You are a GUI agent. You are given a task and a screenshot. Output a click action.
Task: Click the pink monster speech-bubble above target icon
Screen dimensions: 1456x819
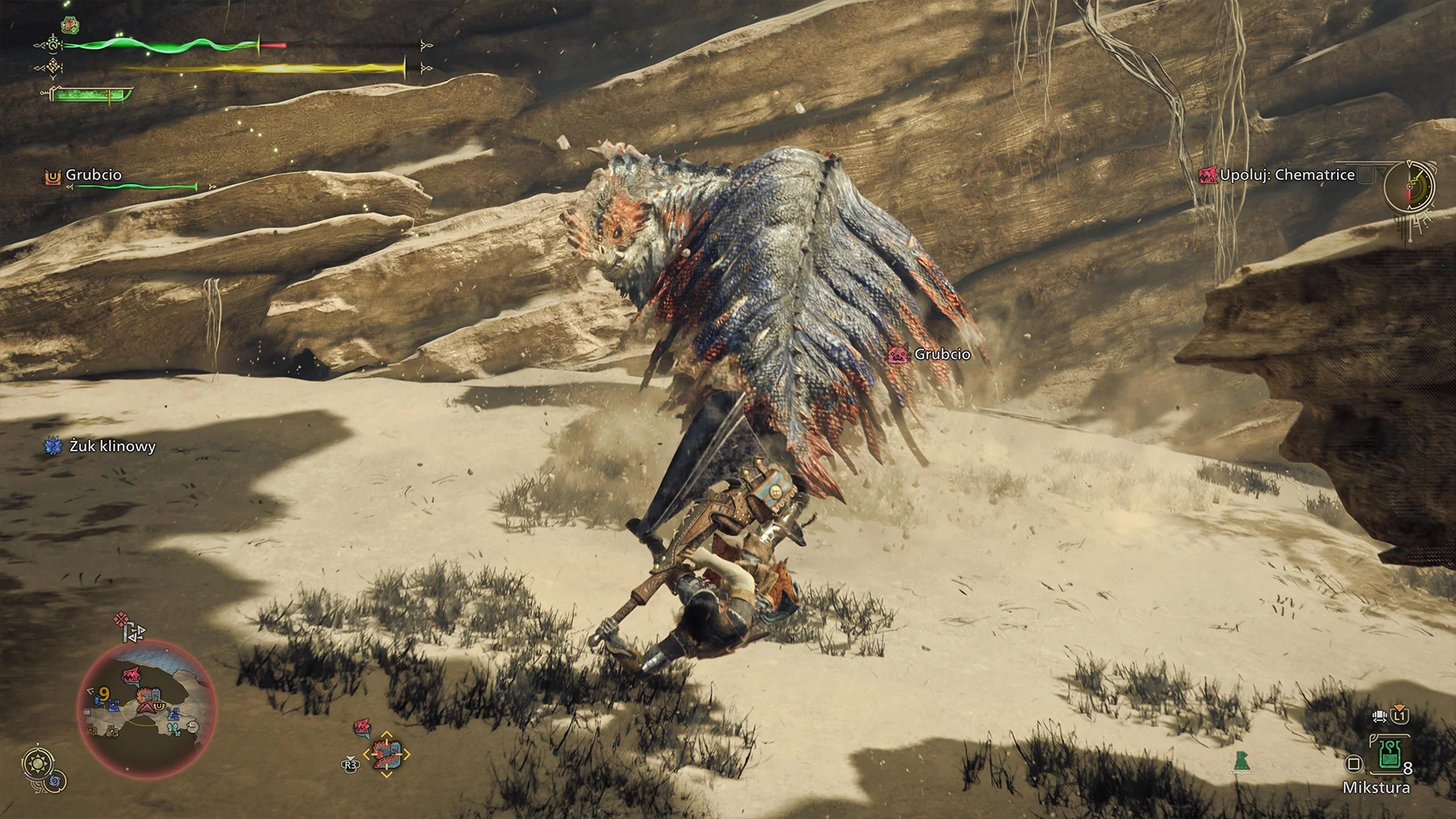[362, 729]
